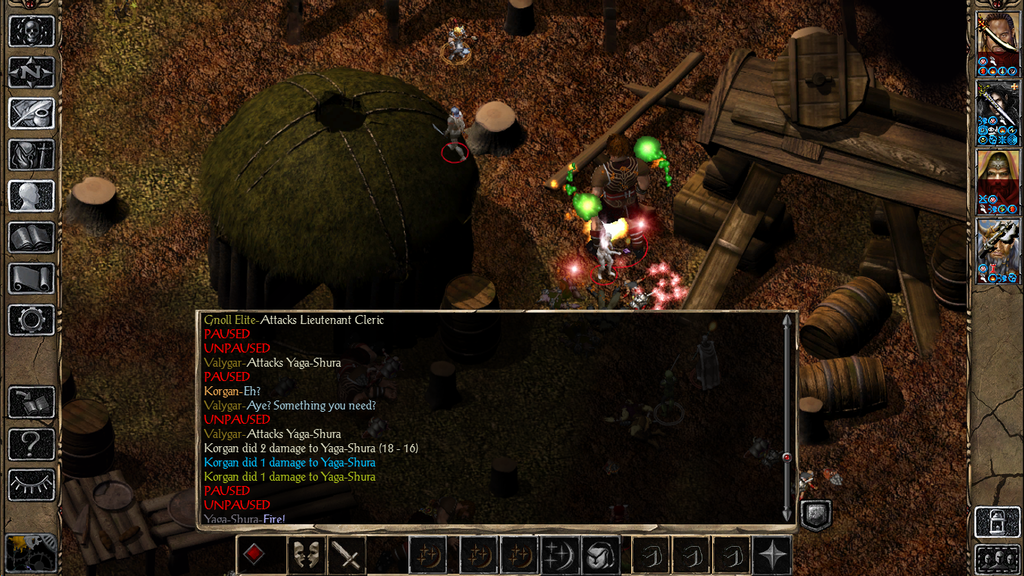Select the sword weapon slot
Screen dimensions: 1024x576
coord(346,555)
